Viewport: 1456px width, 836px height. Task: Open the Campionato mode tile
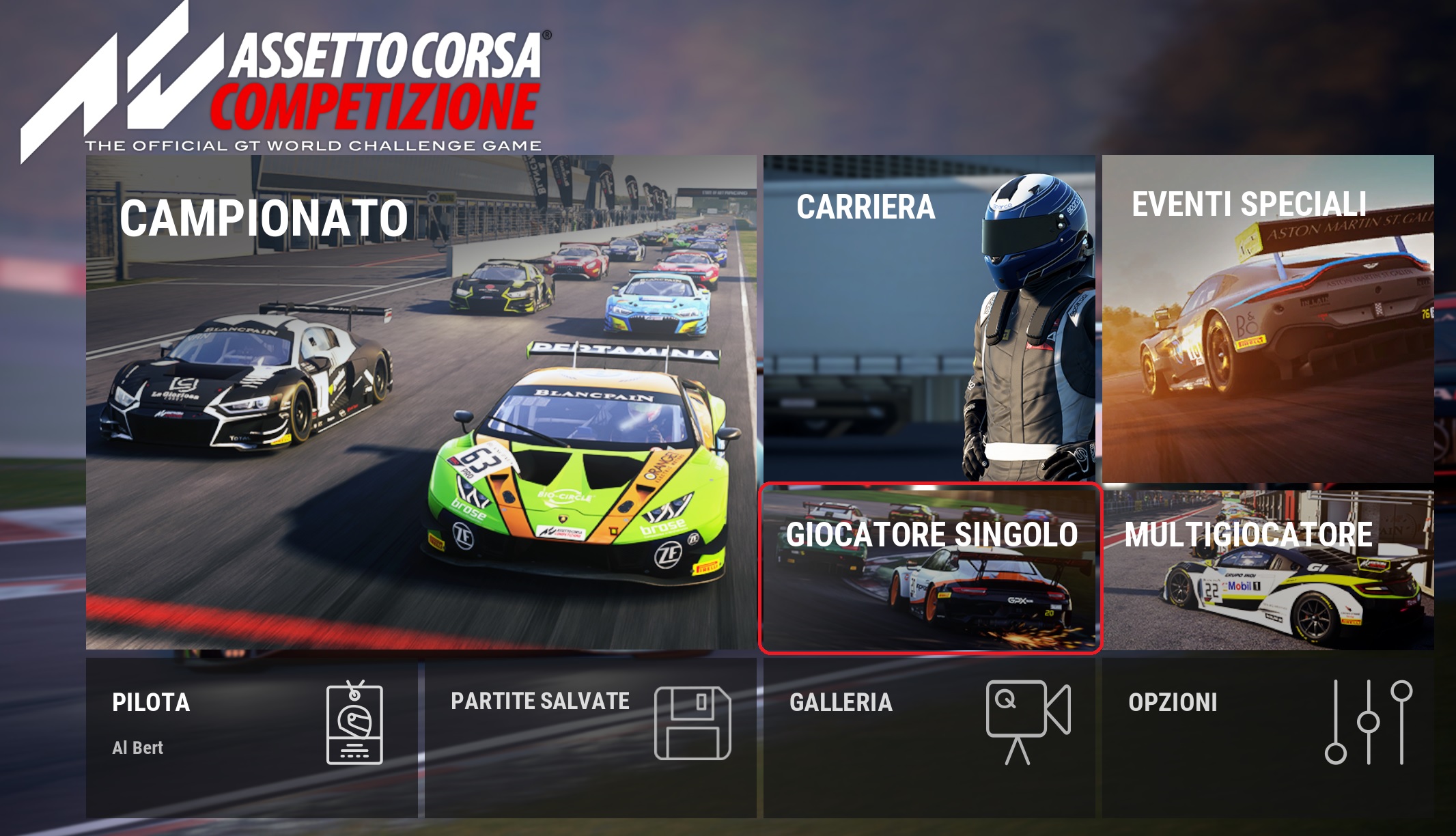(x=421, y=402)
